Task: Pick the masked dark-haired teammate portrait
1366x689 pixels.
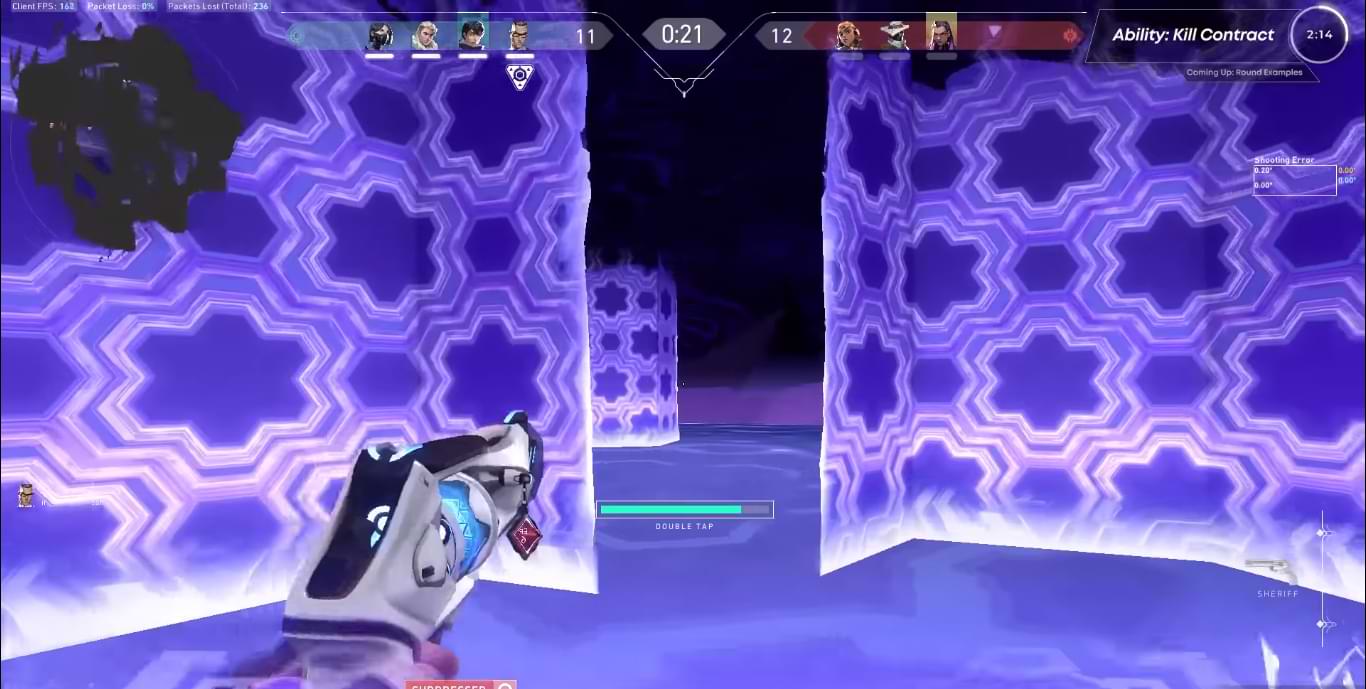Action: (379, 36)
